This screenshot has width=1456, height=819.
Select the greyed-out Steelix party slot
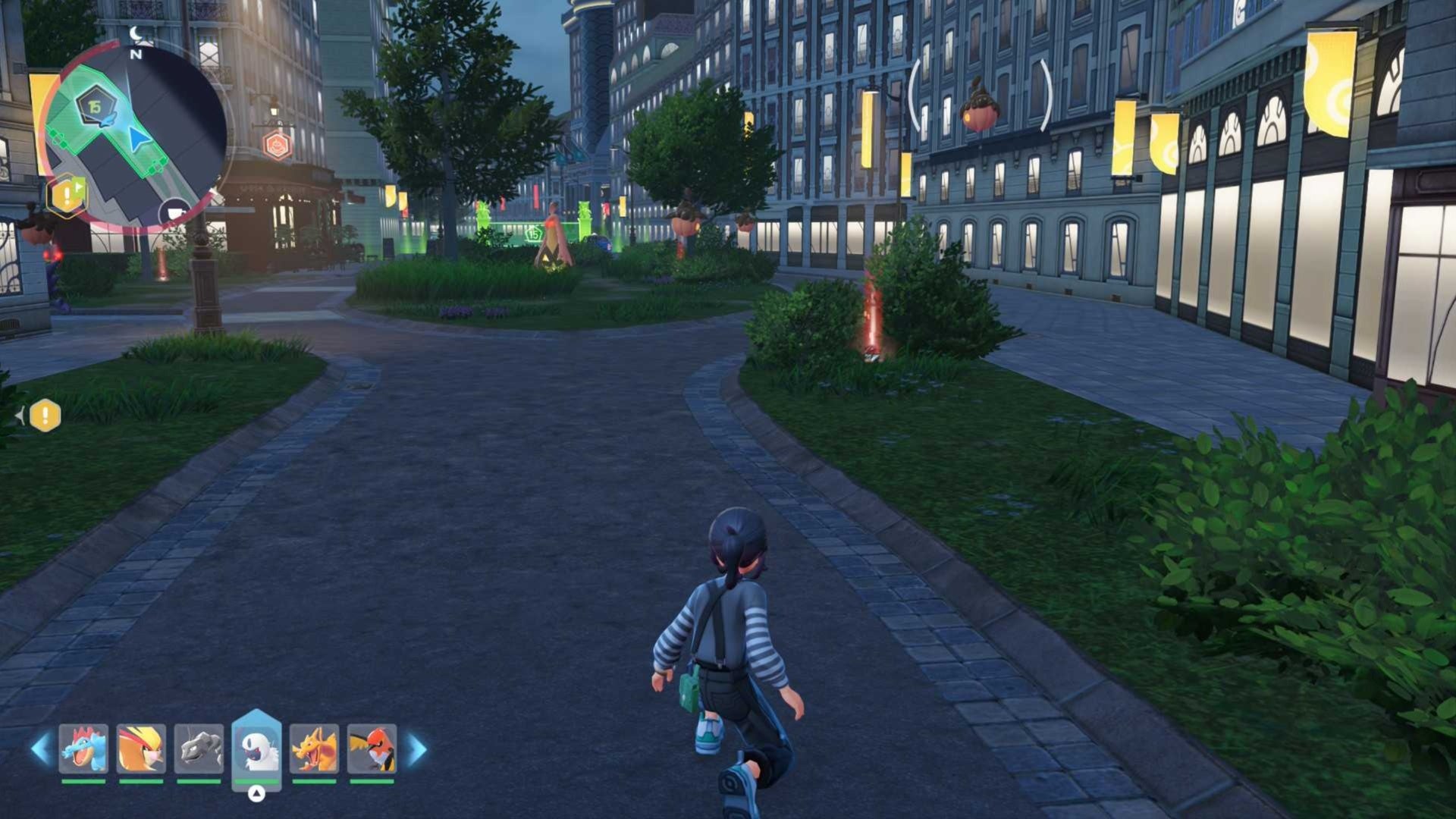pos(199,748)
